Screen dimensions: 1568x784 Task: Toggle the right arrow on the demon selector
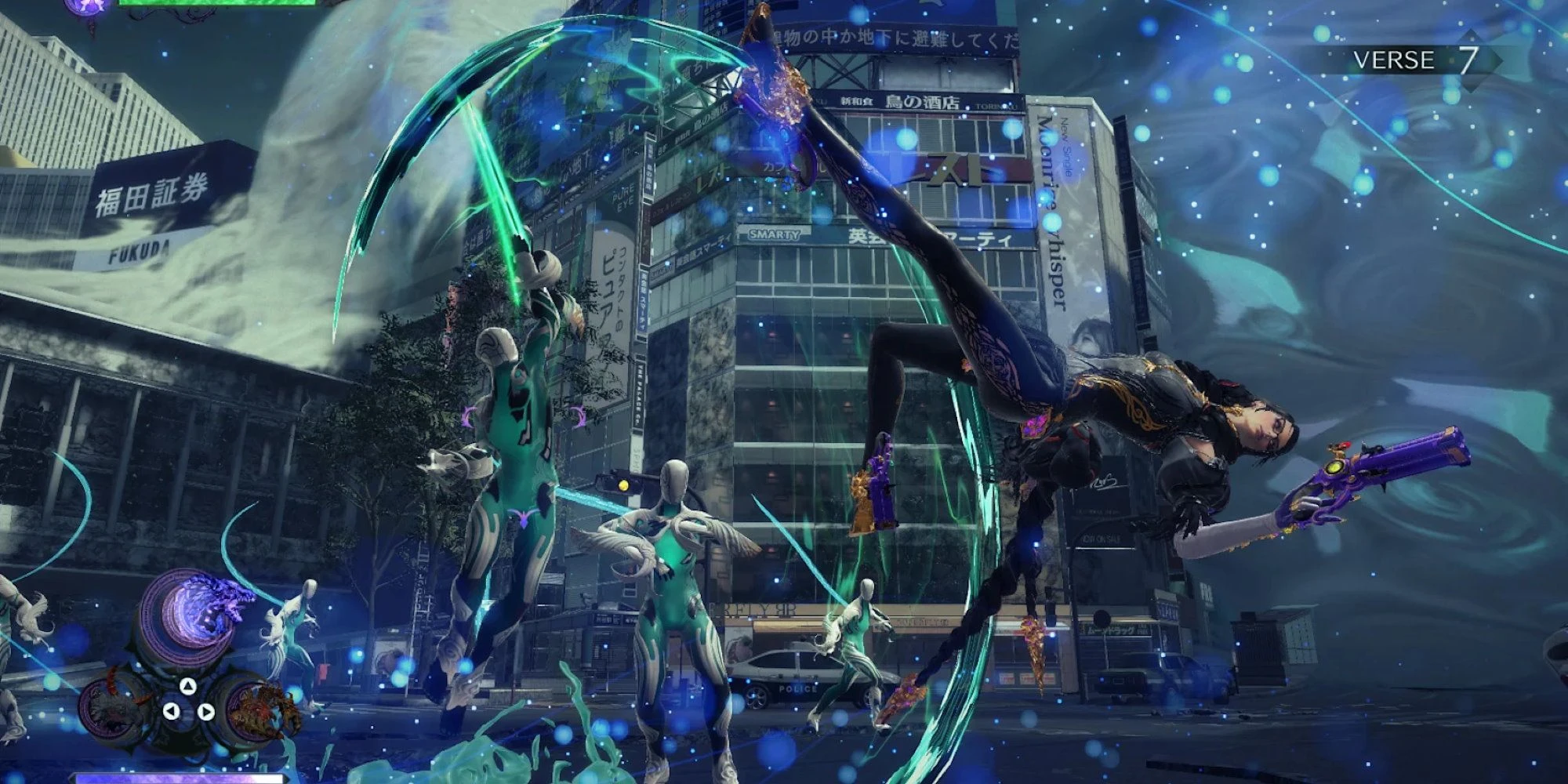tap(205, 712)
